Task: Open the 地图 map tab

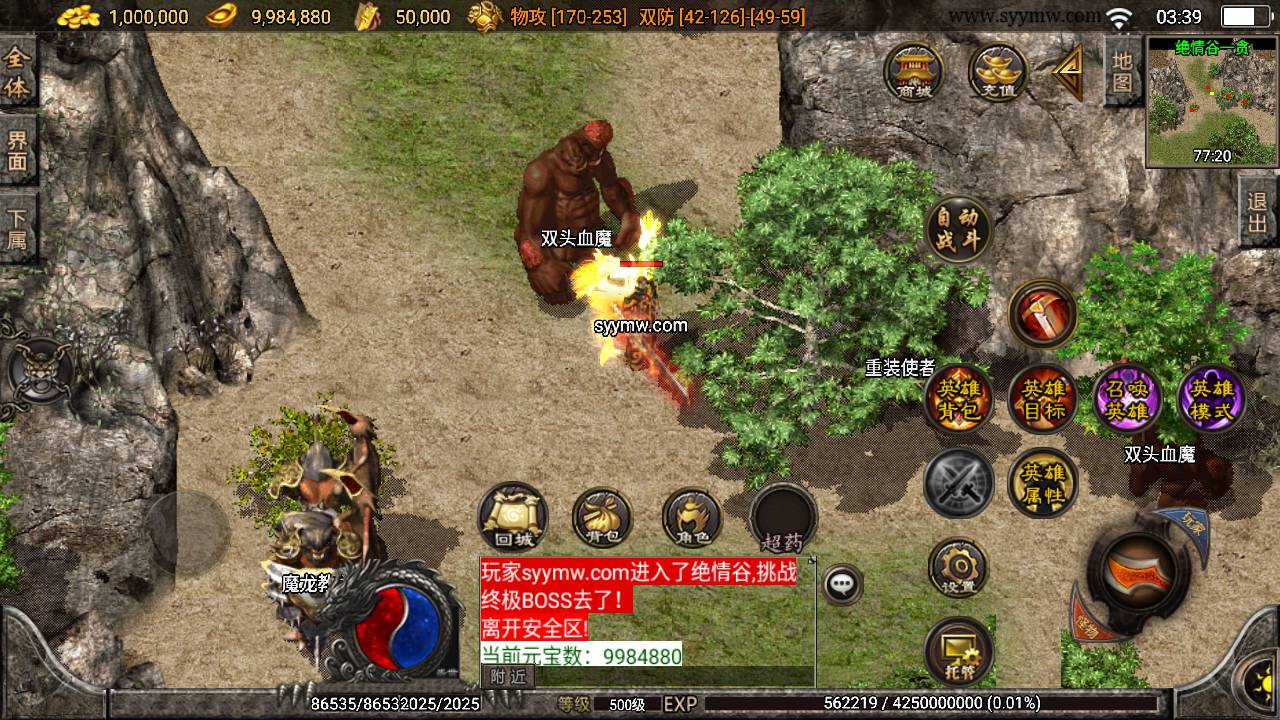Action: pyautogui.click(x=1122, y=70)
